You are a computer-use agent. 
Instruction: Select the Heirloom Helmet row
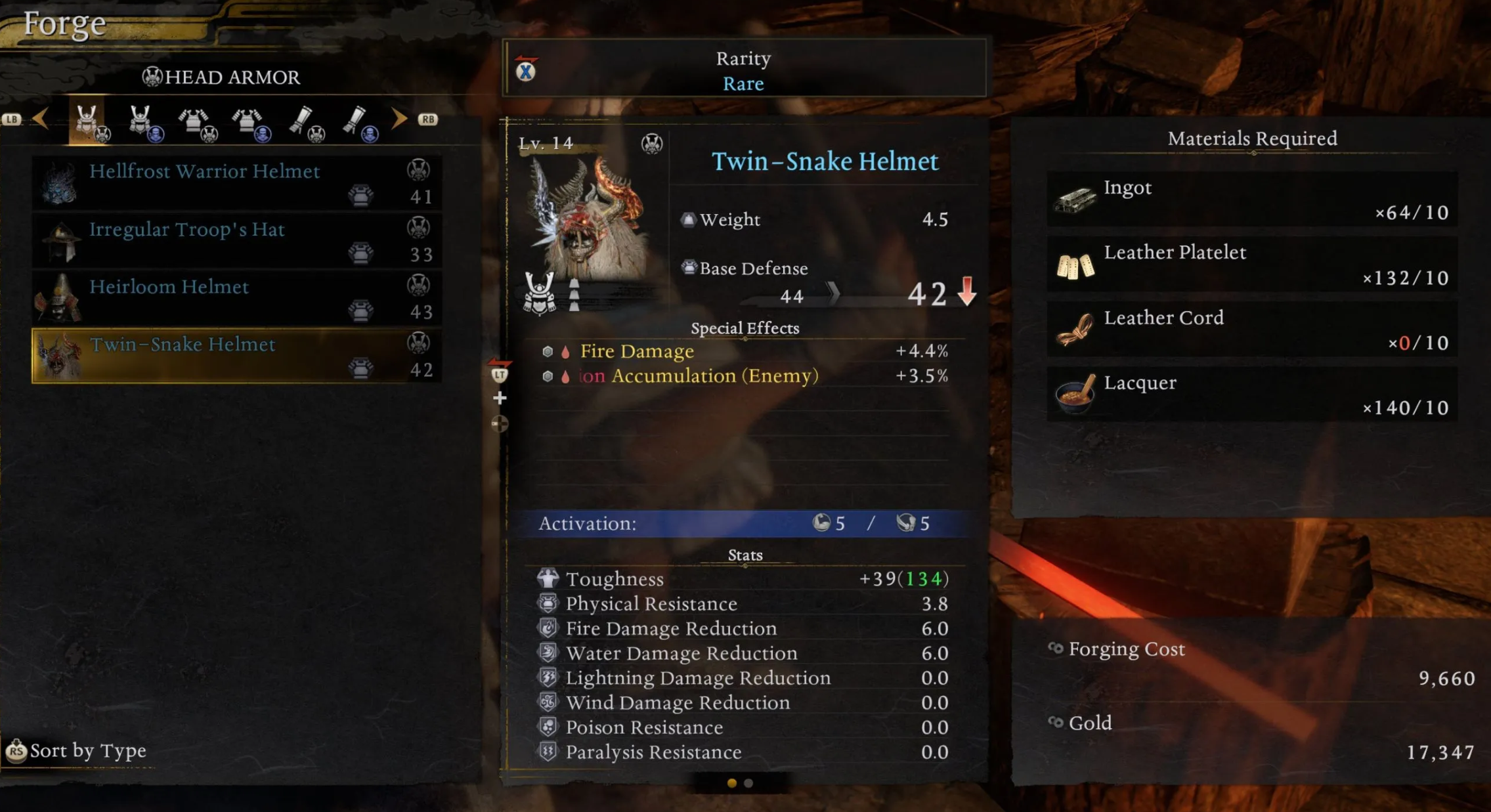pos(236,298)
